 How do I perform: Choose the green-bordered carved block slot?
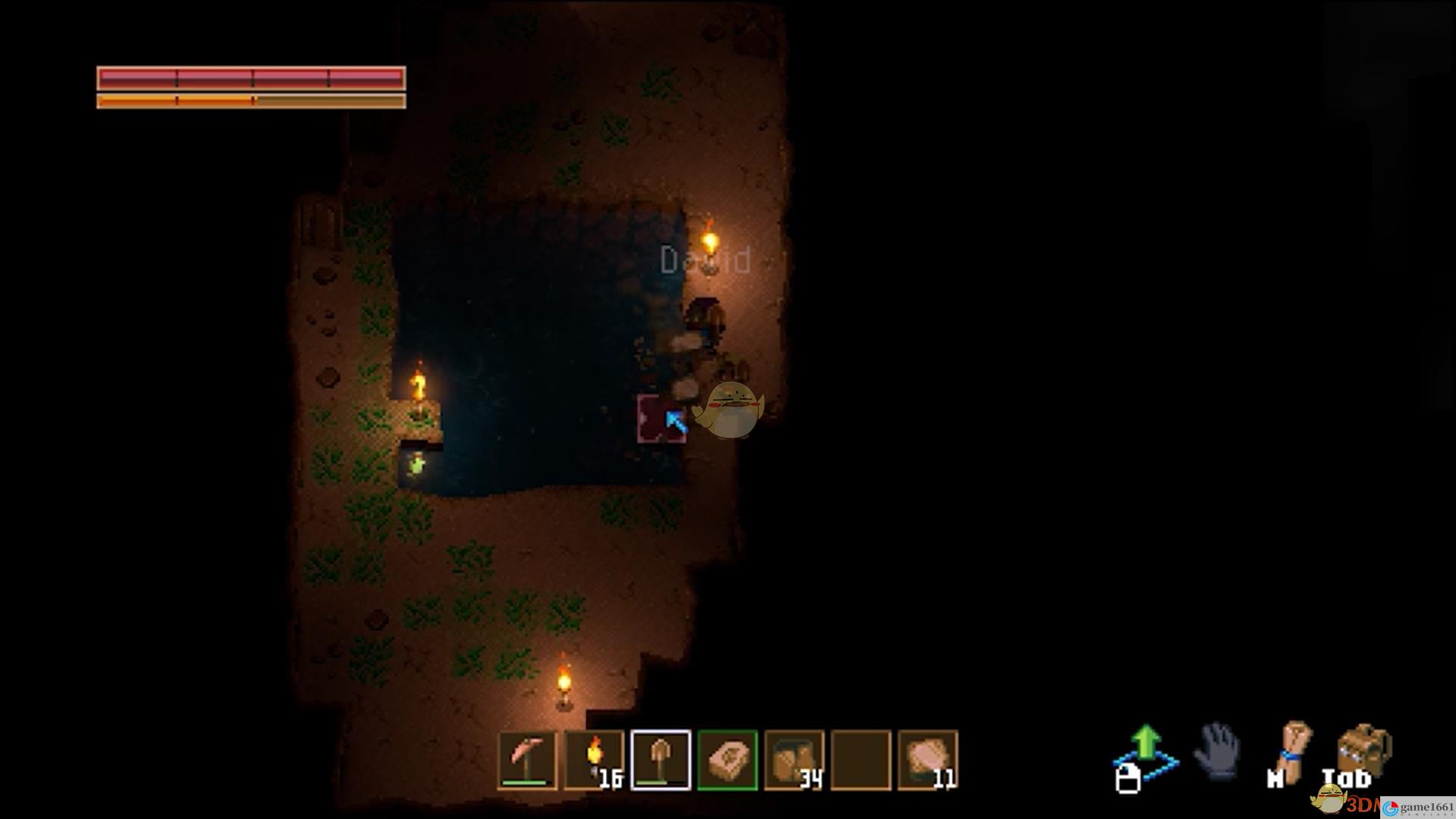(727, 761)
